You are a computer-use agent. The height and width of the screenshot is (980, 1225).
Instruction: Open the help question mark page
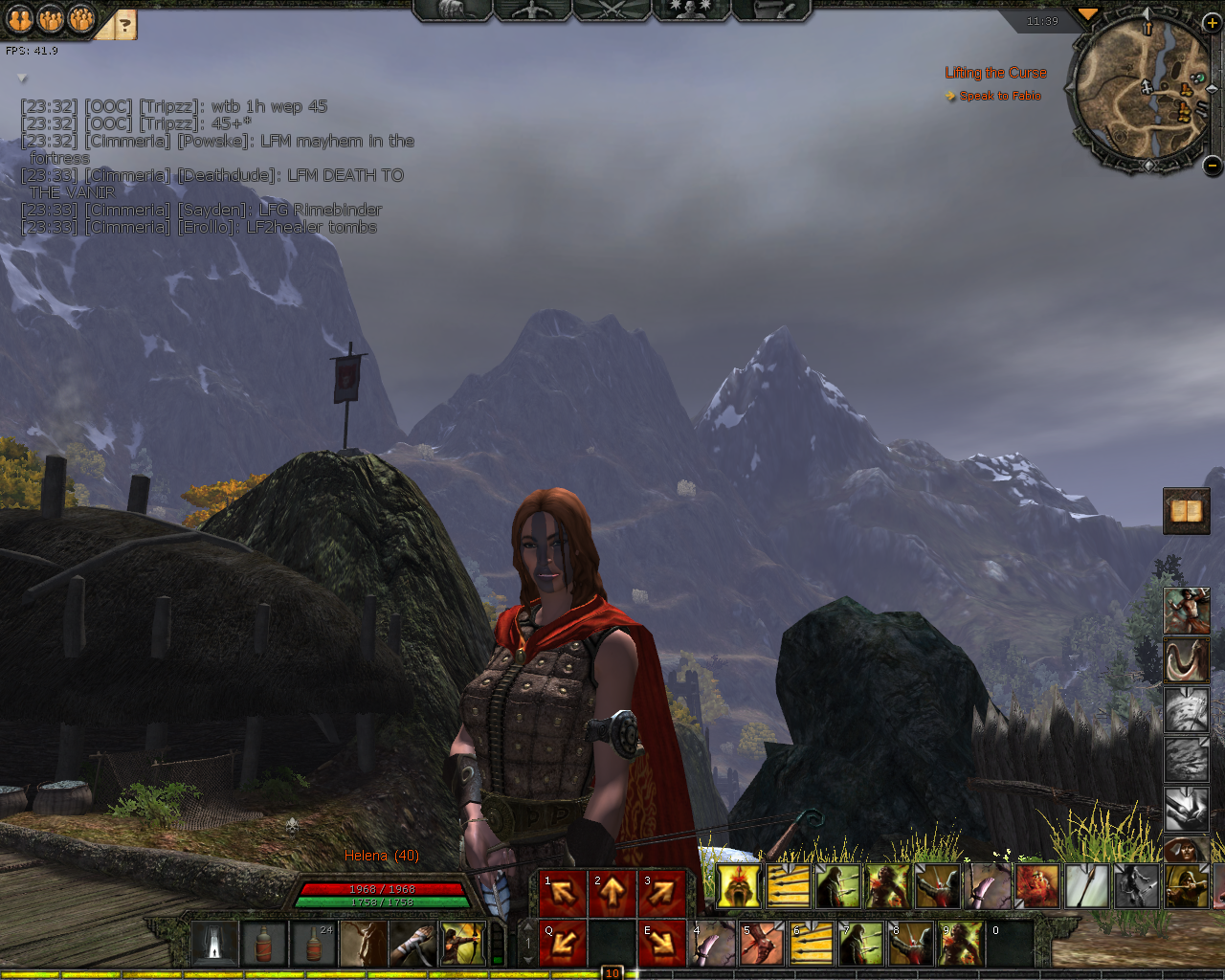pos(124,25)
